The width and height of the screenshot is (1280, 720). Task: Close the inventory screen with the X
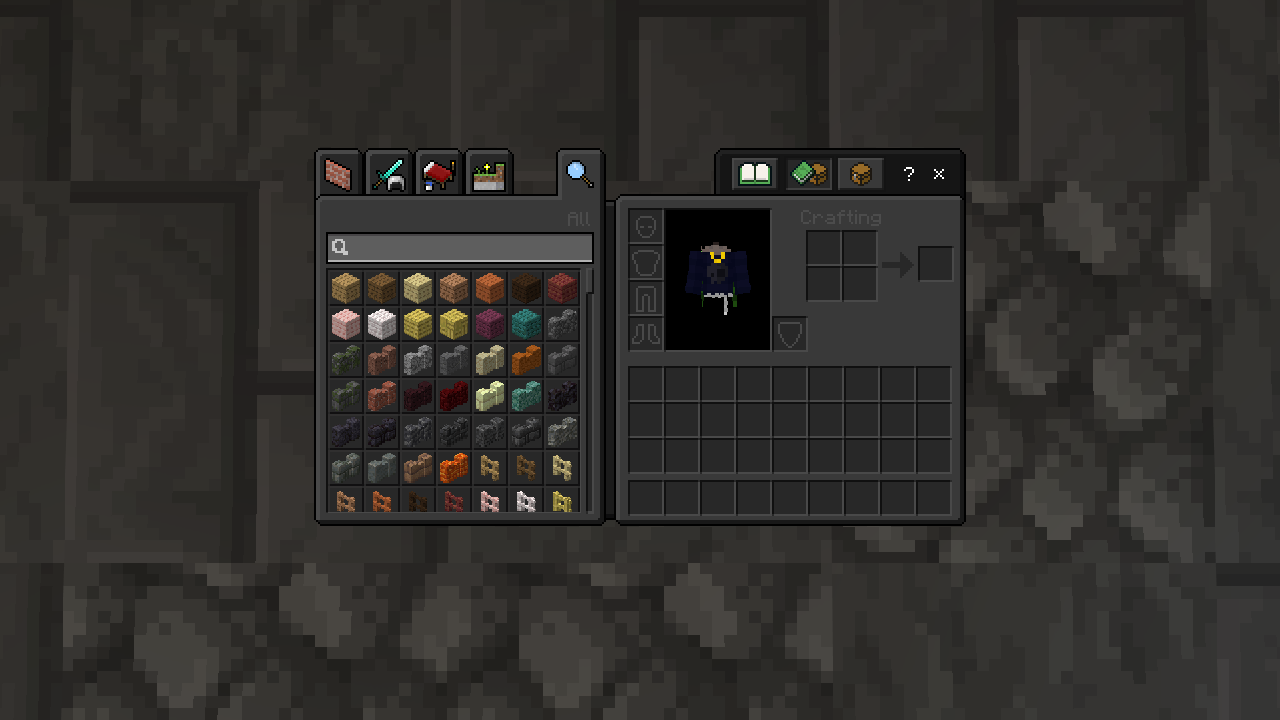tap(939, 174)
